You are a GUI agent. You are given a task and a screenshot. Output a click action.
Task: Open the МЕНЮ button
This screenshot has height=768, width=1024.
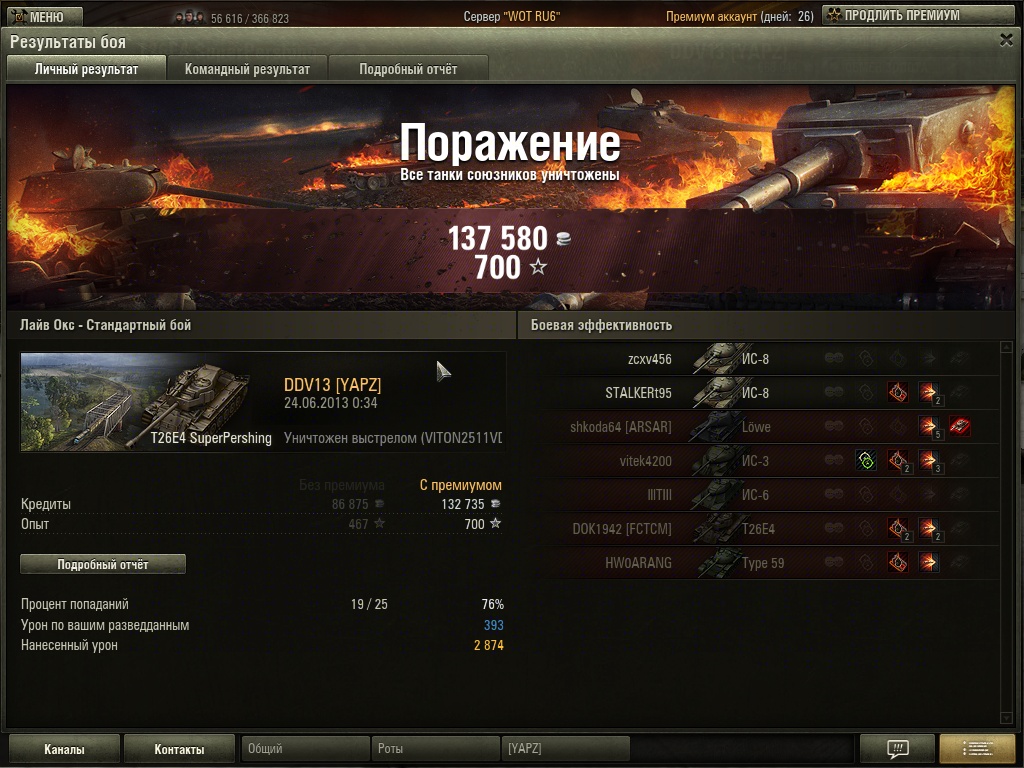40,16
